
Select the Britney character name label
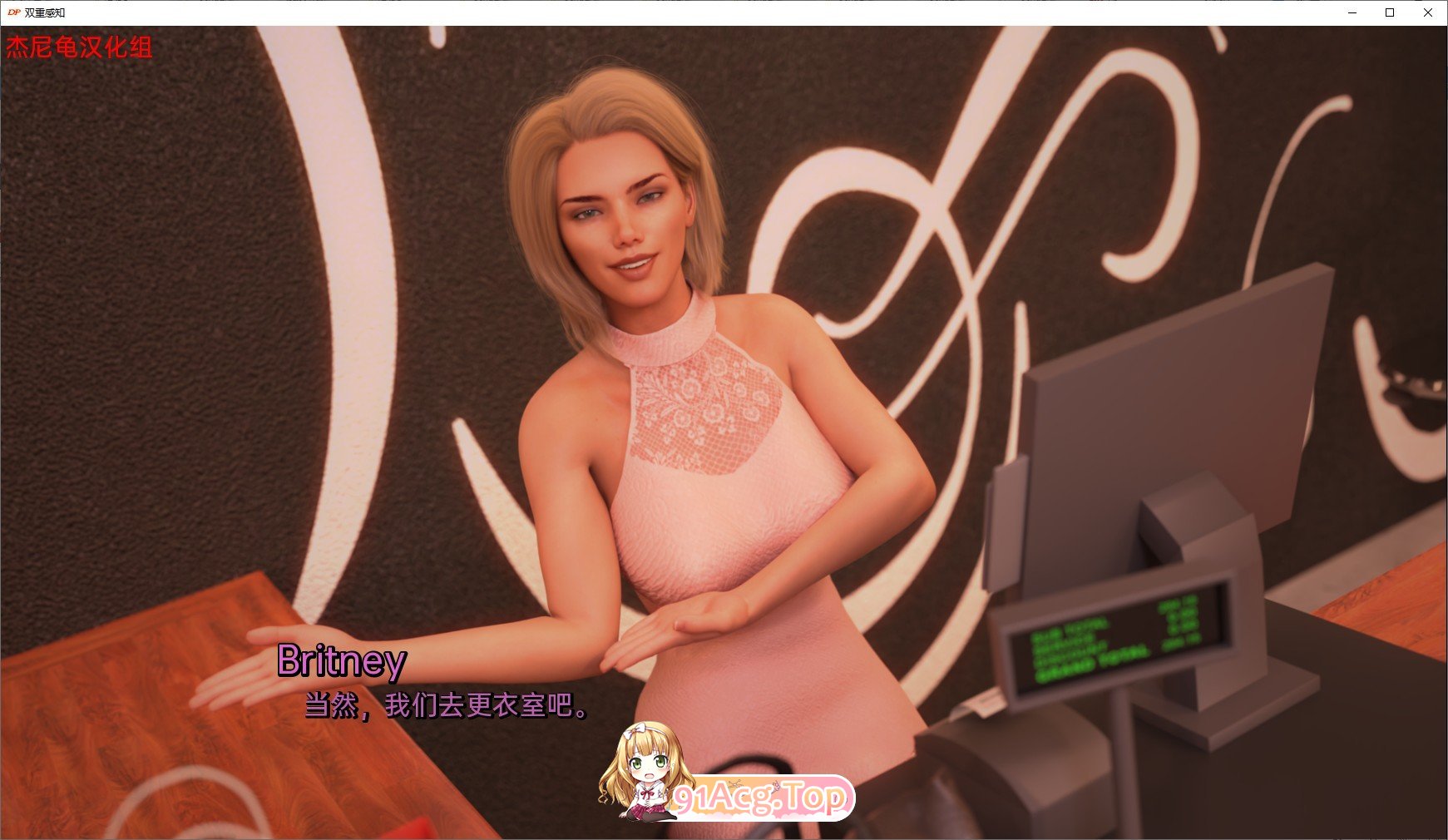[x=341, y=663]
